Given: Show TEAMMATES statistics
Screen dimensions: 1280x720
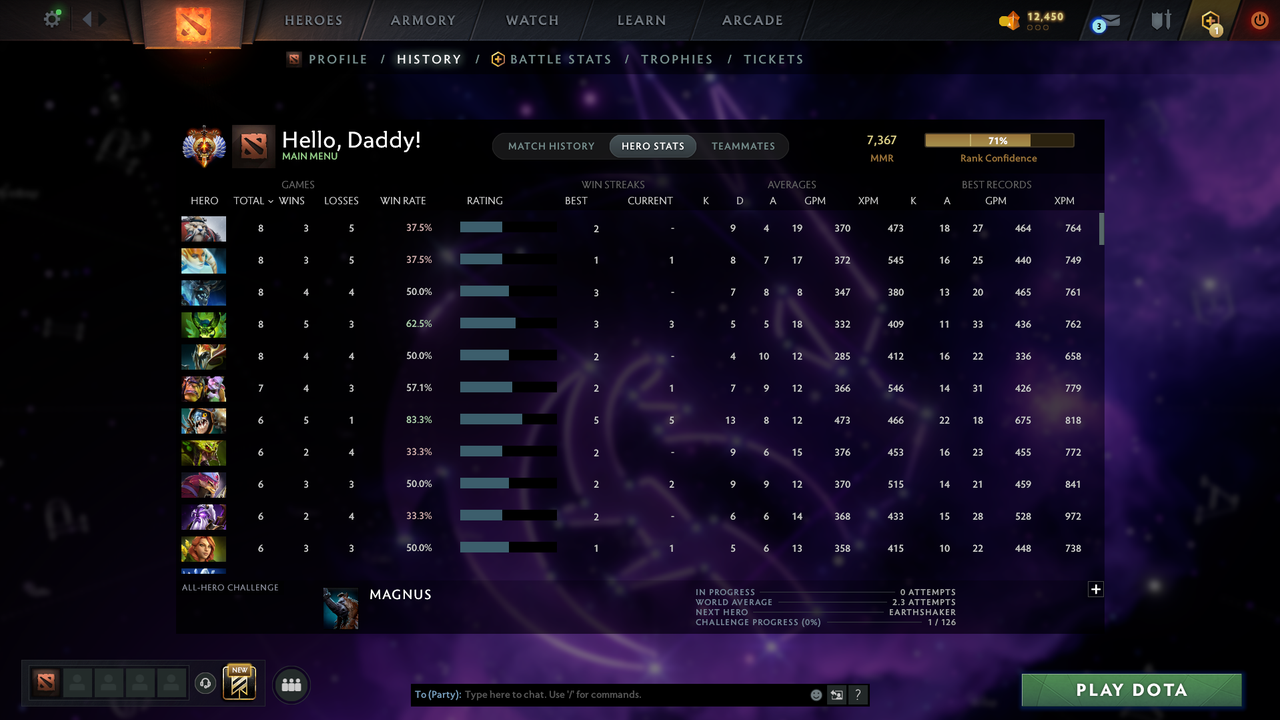Looking at the screenshot, I should click(743, 146).
